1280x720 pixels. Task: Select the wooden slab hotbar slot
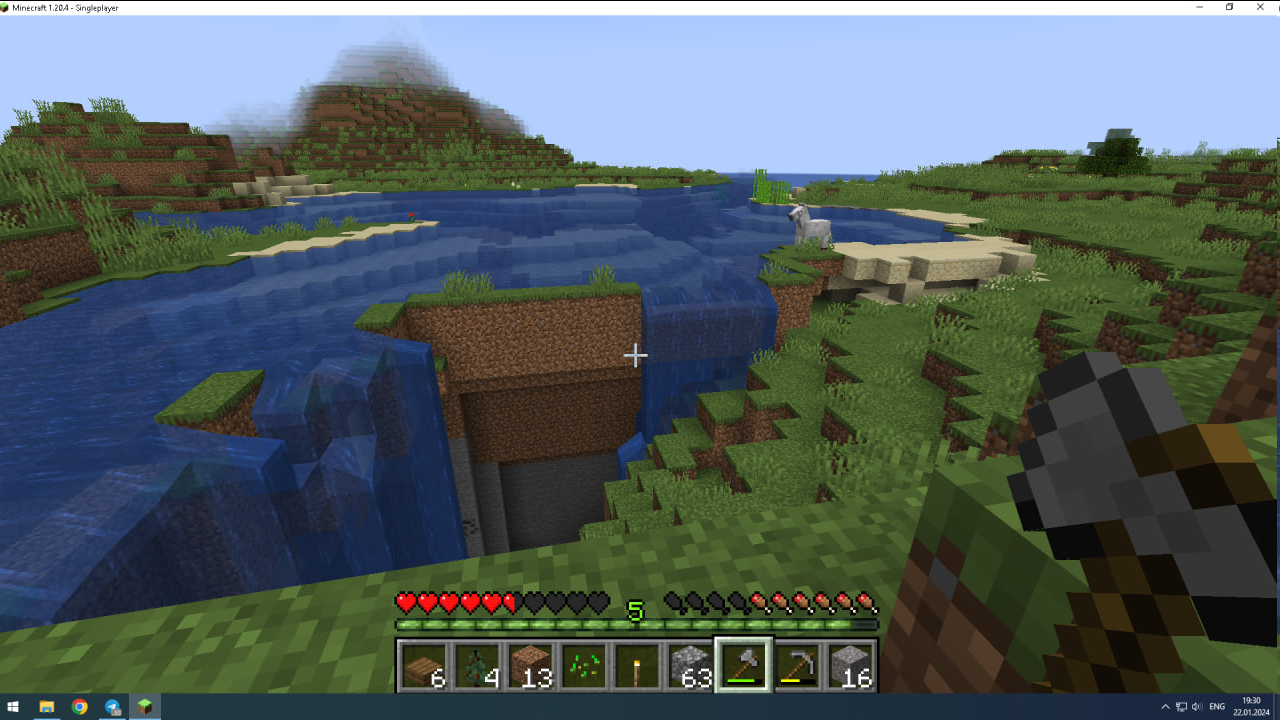tap(424, 665)
